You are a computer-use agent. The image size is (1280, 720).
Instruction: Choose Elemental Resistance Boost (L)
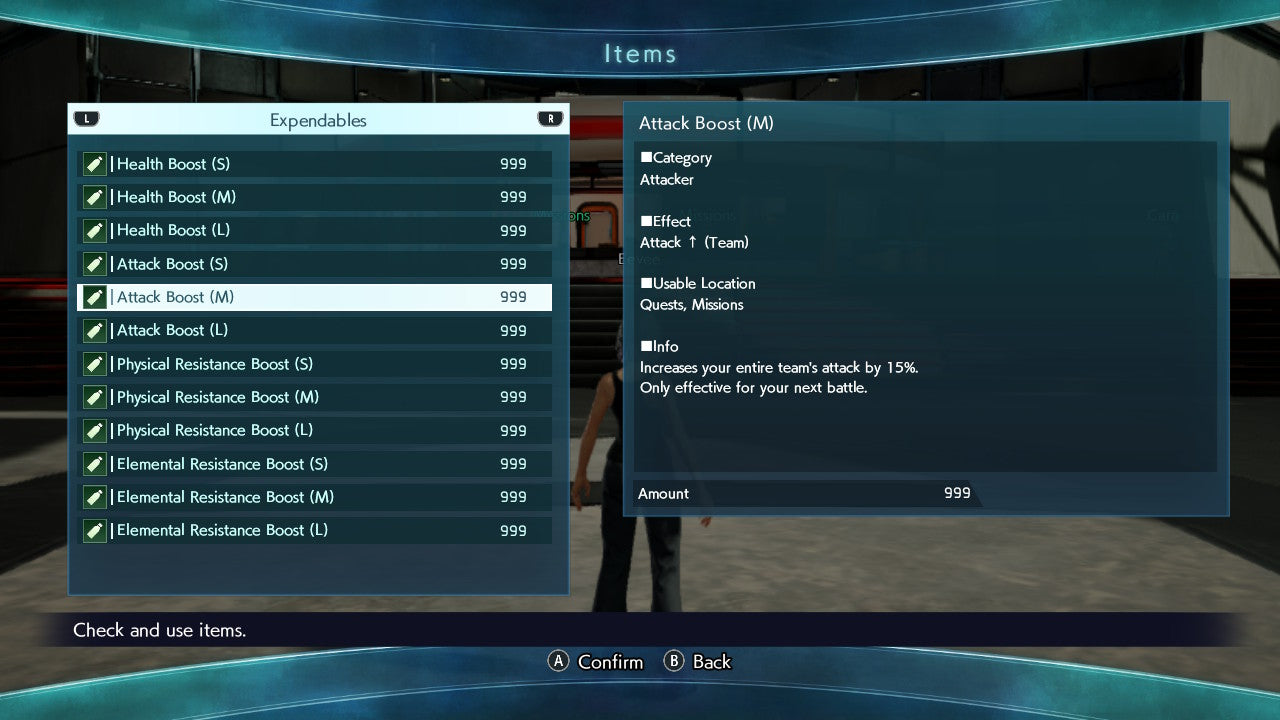coord(315,530)
